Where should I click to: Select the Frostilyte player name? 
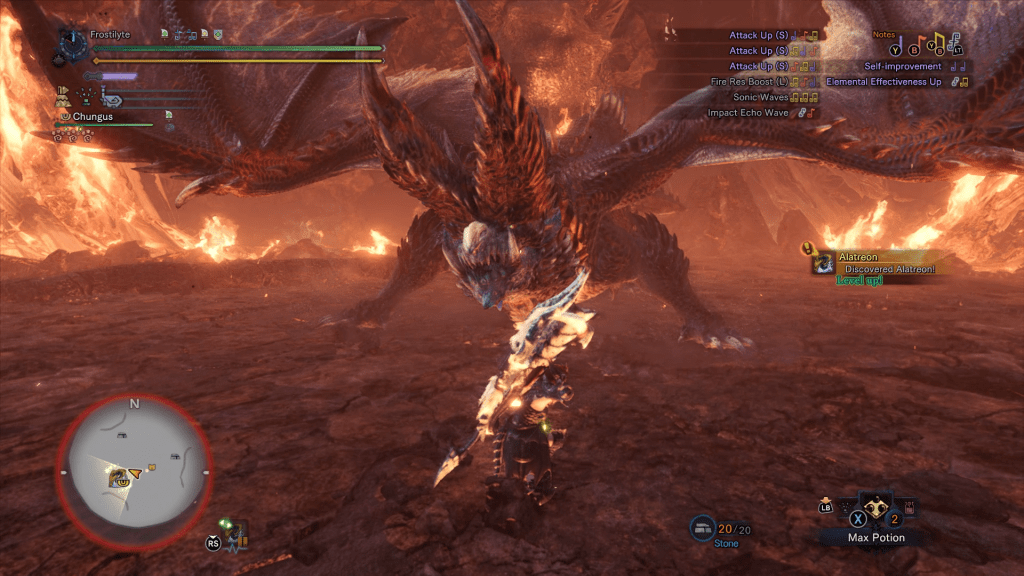[110, 34]
